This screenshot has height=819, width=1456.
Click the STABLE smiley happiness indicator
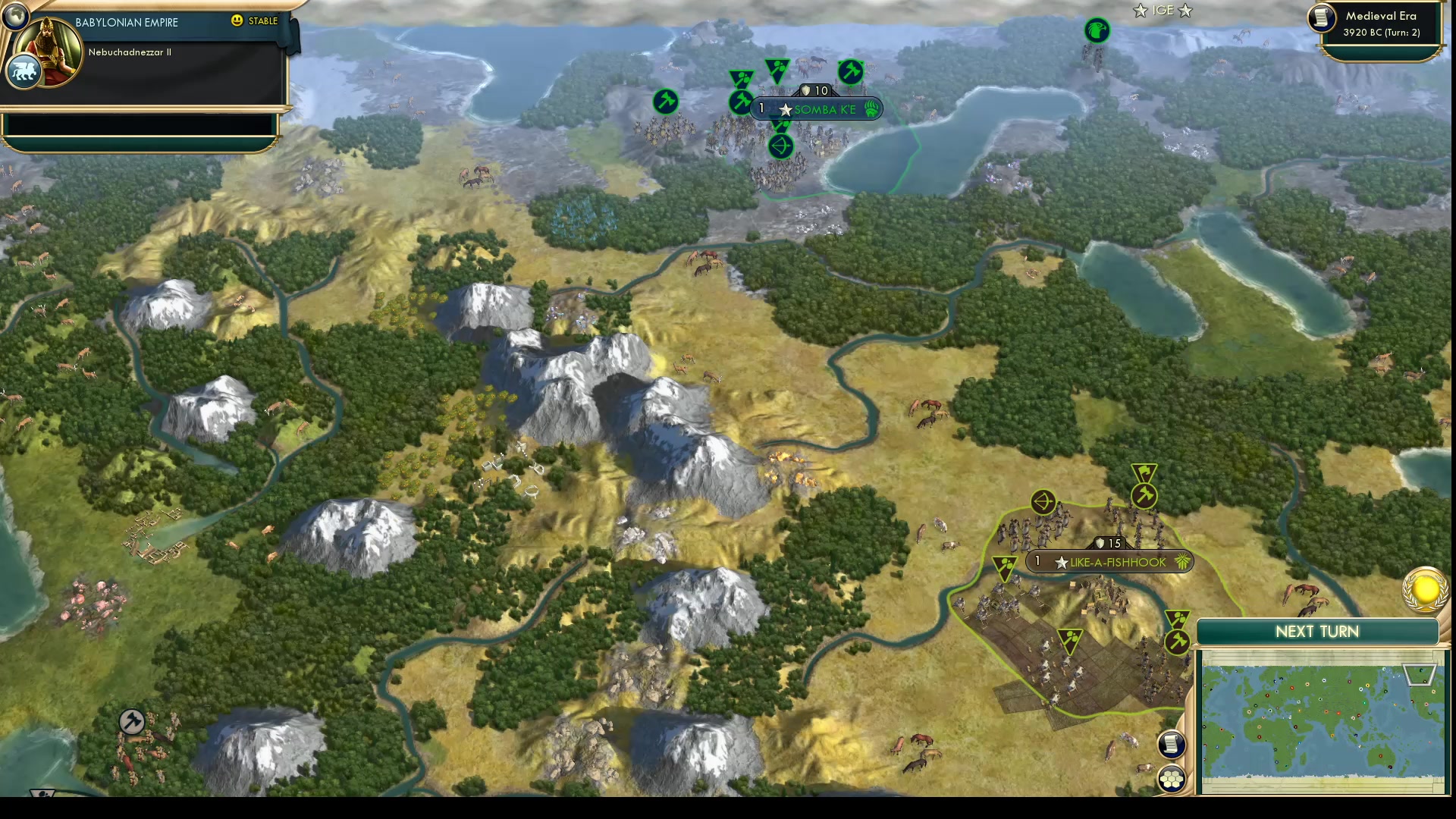tap(237, 22)
